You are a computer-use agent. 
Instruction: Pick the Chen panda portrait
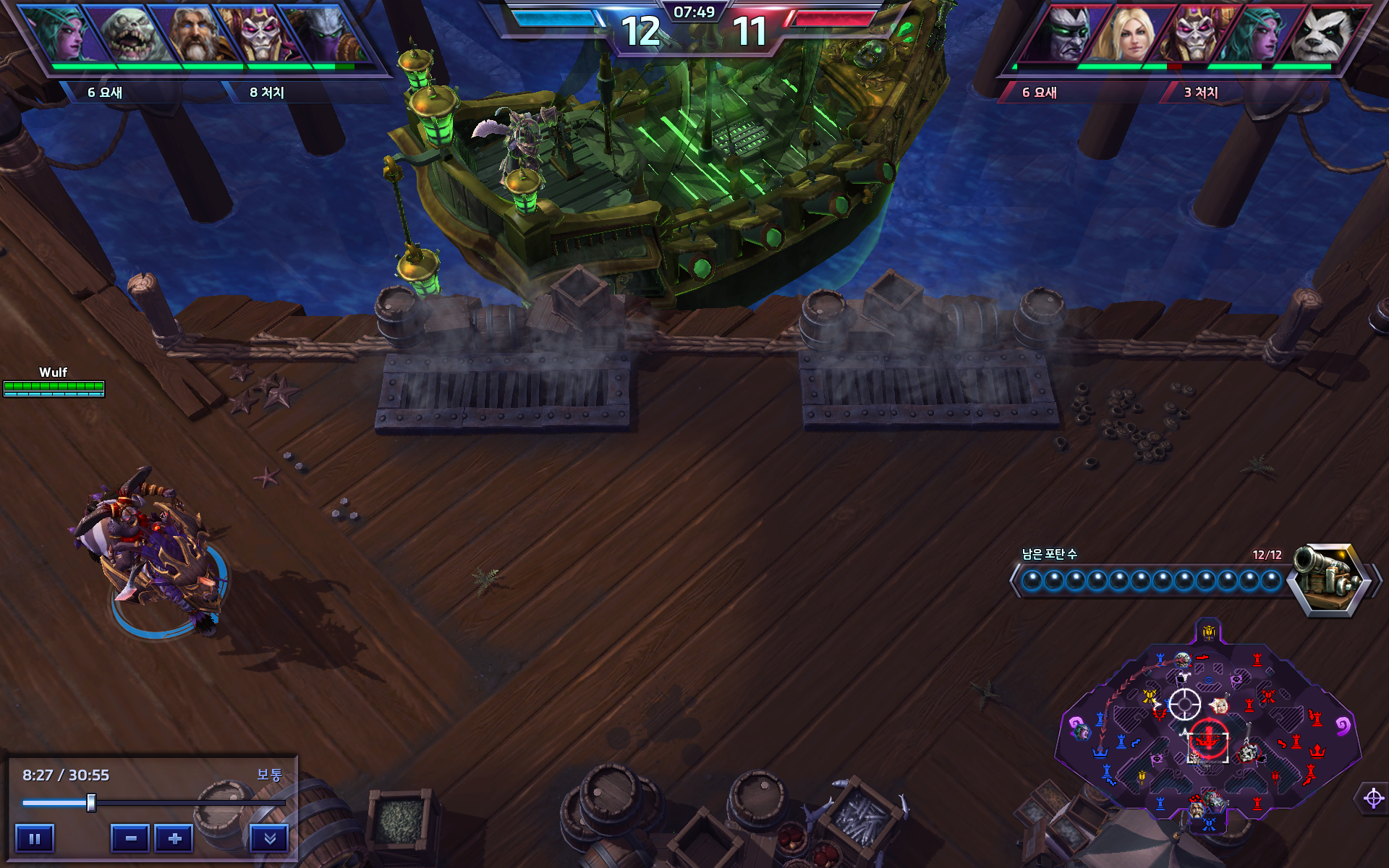(x=1322, y=34)
